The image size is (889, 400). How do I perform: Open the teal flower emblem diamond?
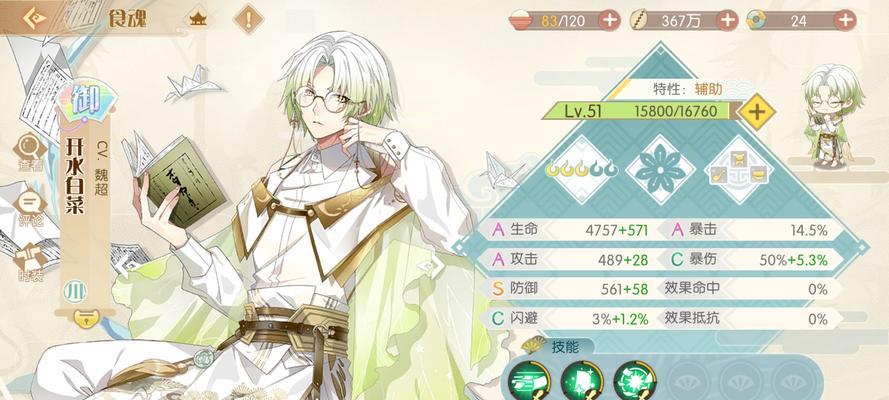(658, 169)
